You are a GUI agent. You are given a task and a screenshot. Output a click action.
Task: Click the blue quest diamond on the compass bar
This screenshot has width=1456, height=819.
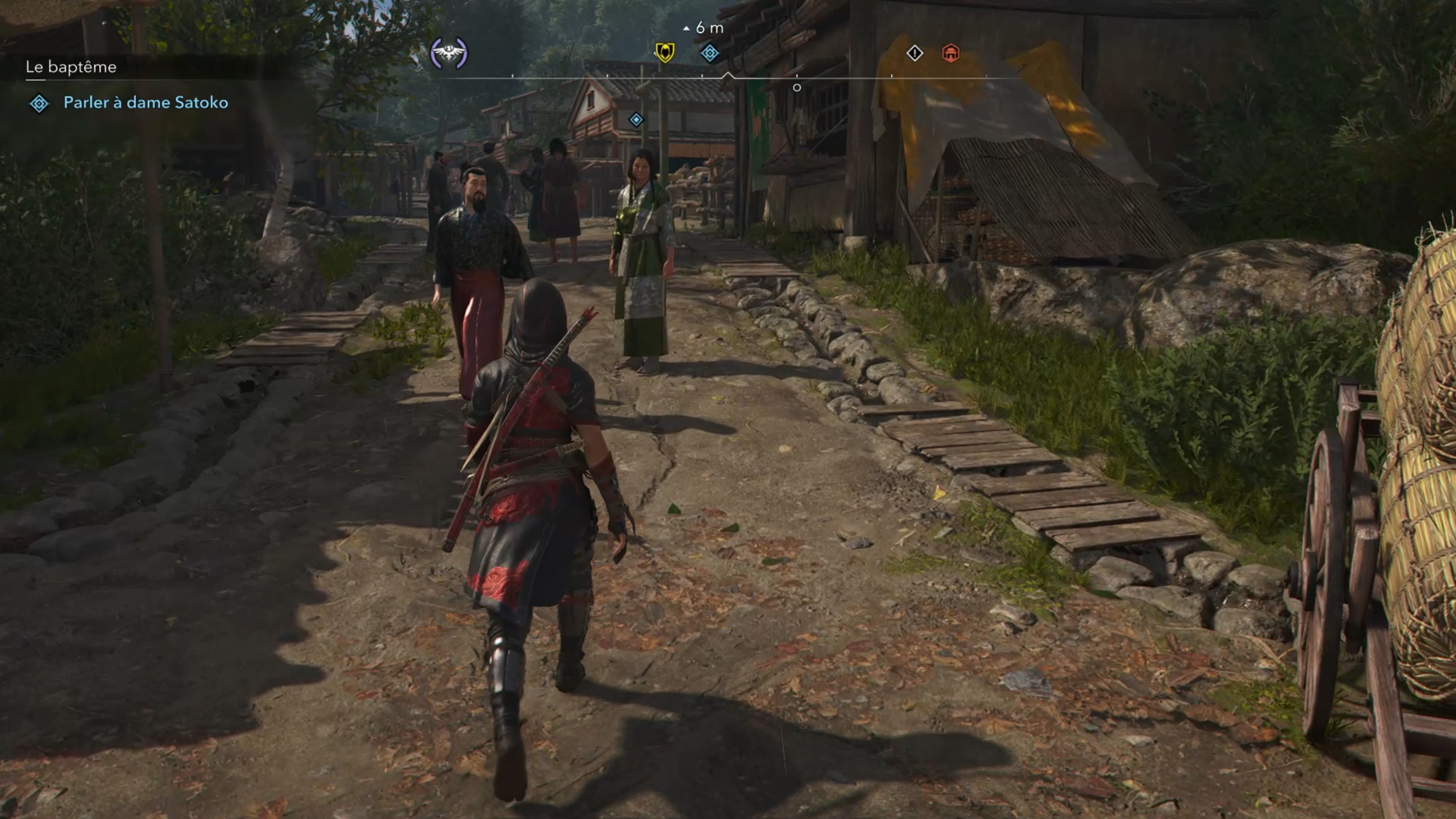(709, 53)
